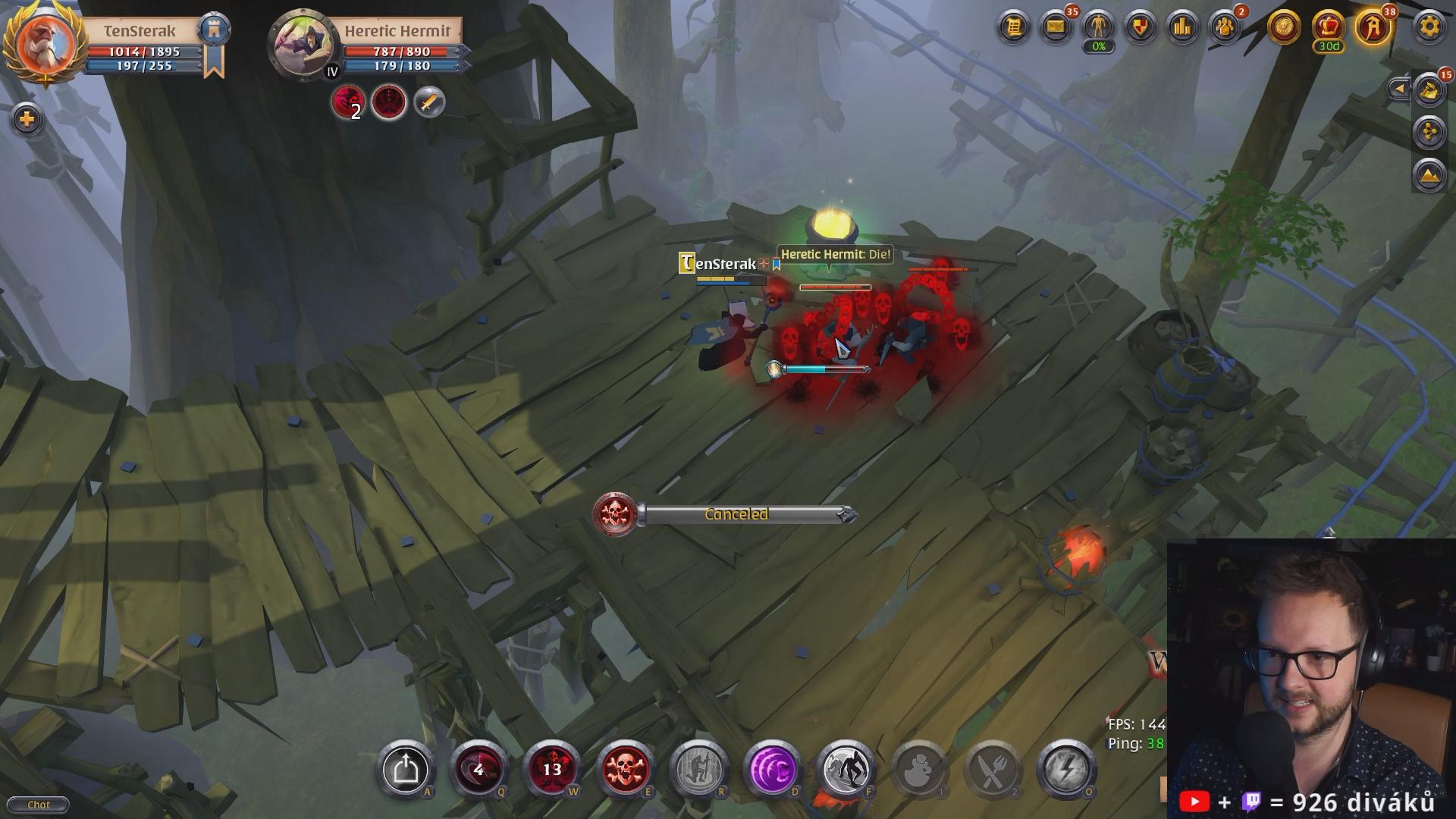The image size is (1456, 819).
Task: Open the Chat box
Action: point(38,805)
